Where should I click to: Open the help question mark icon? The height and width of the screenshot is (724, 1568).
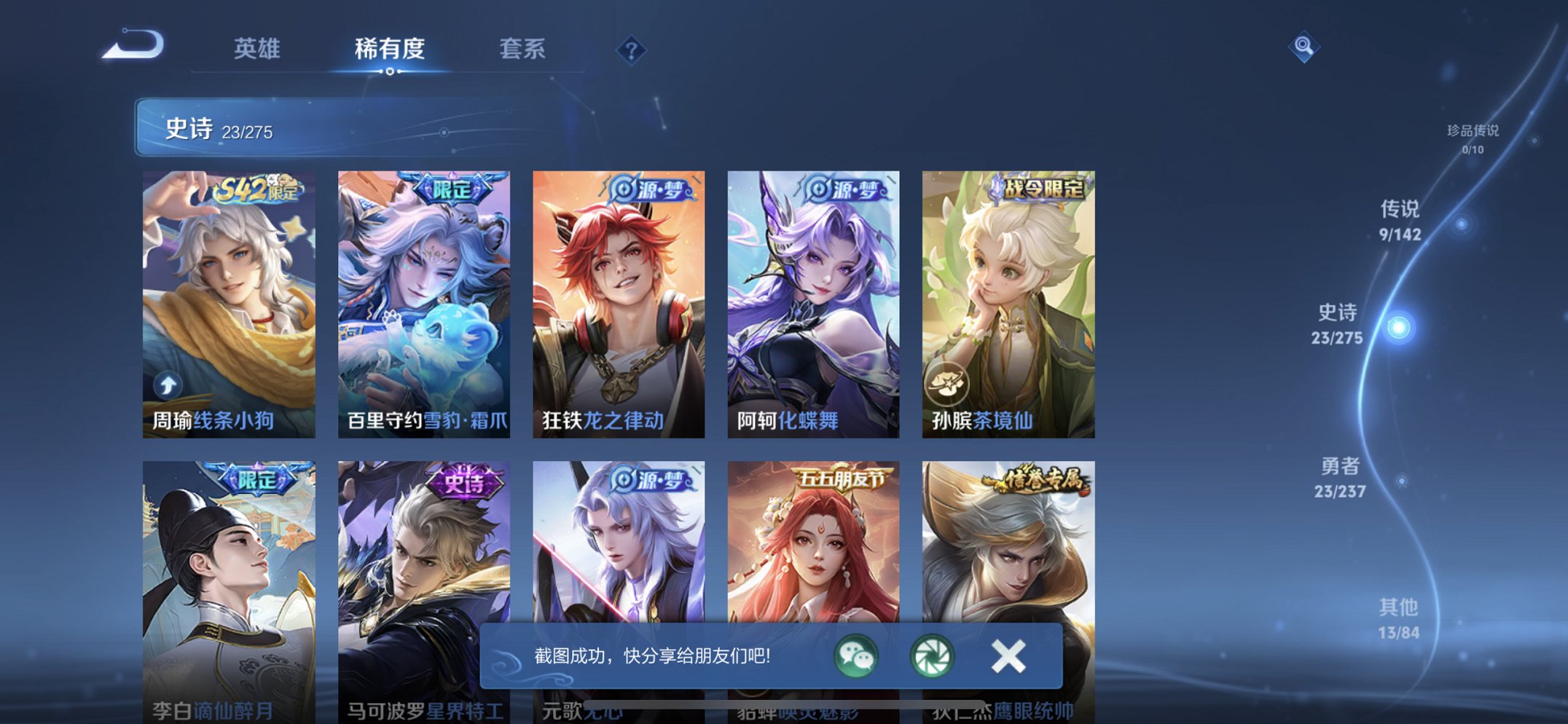(x=632, y=50)
